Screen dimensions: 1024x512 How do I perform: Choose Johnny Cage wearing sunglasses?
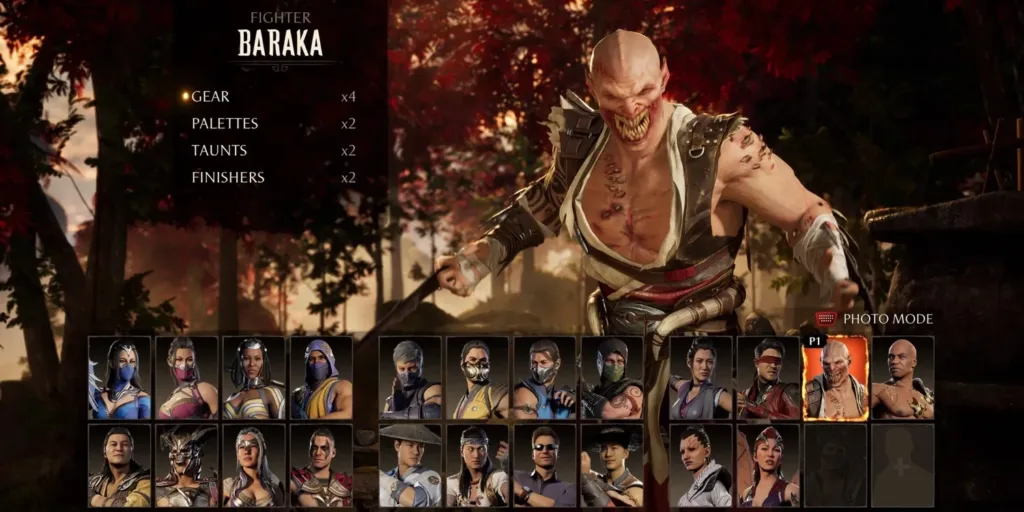tap(544, 465)
